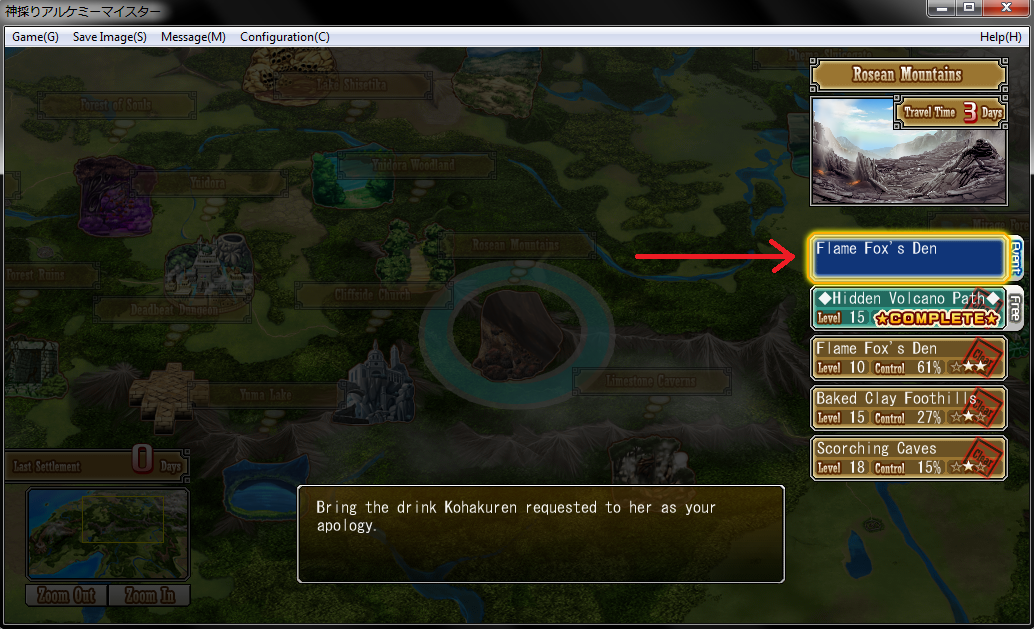Open the Save Image(S) menu
1034x629 pixels.
(110, 37)
